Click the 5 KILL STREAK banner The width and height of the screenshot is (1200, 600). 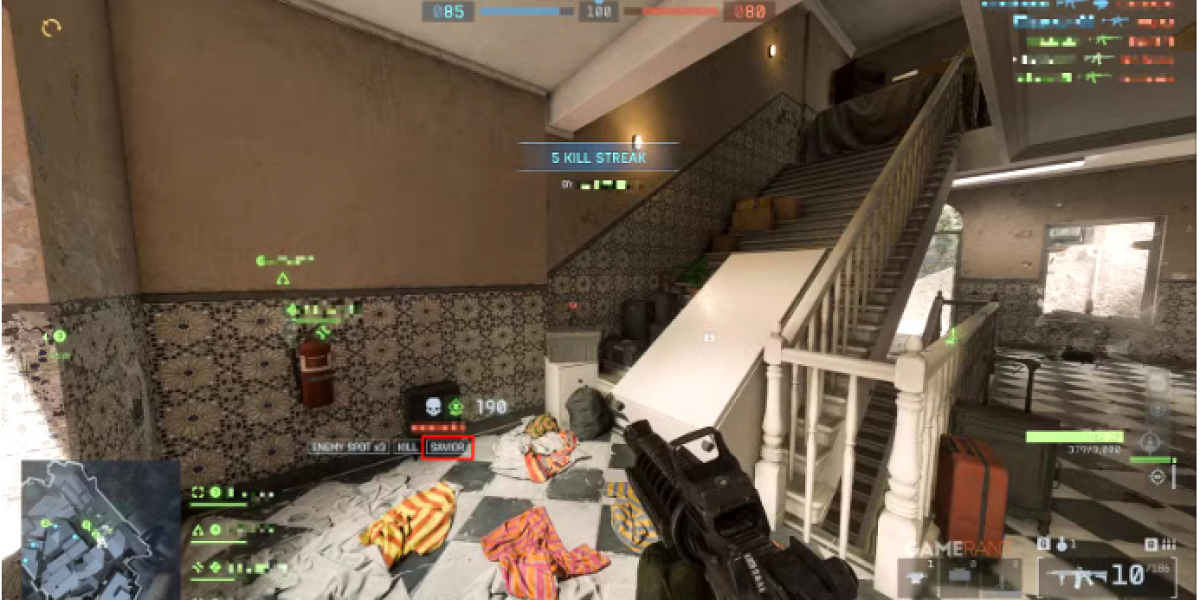pos(598,157)
